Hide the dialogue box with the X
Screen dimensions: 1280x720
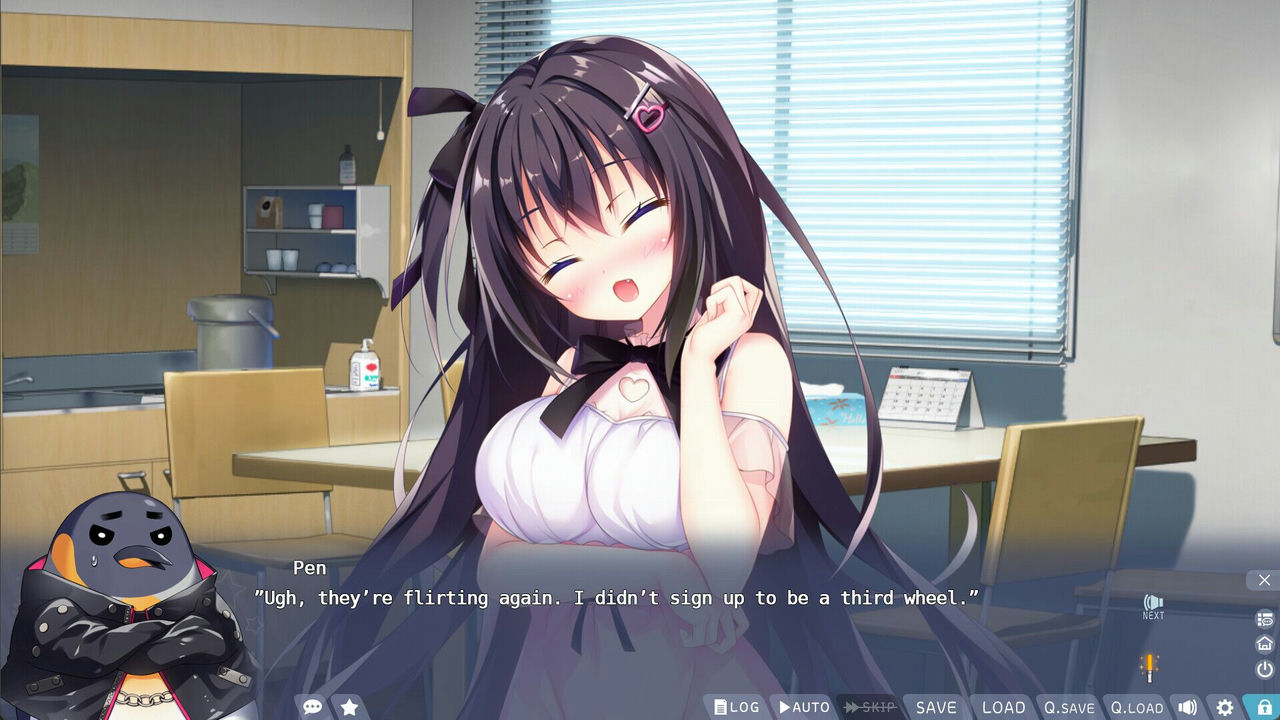pyautogui.click(x=1264, y=580)
